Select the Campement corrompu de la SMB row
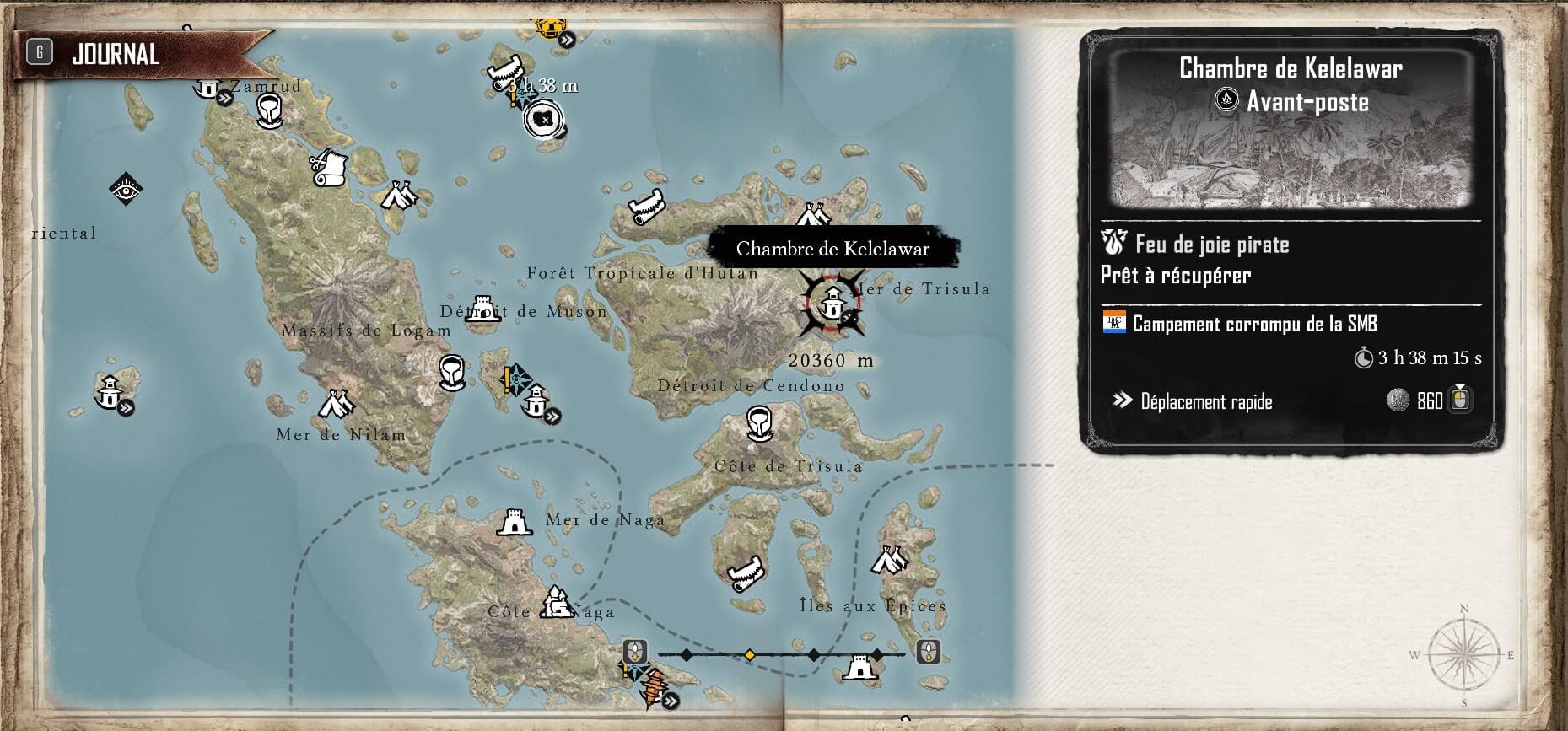This screenshot has width=1568, height=731. tap(1254, 324)
